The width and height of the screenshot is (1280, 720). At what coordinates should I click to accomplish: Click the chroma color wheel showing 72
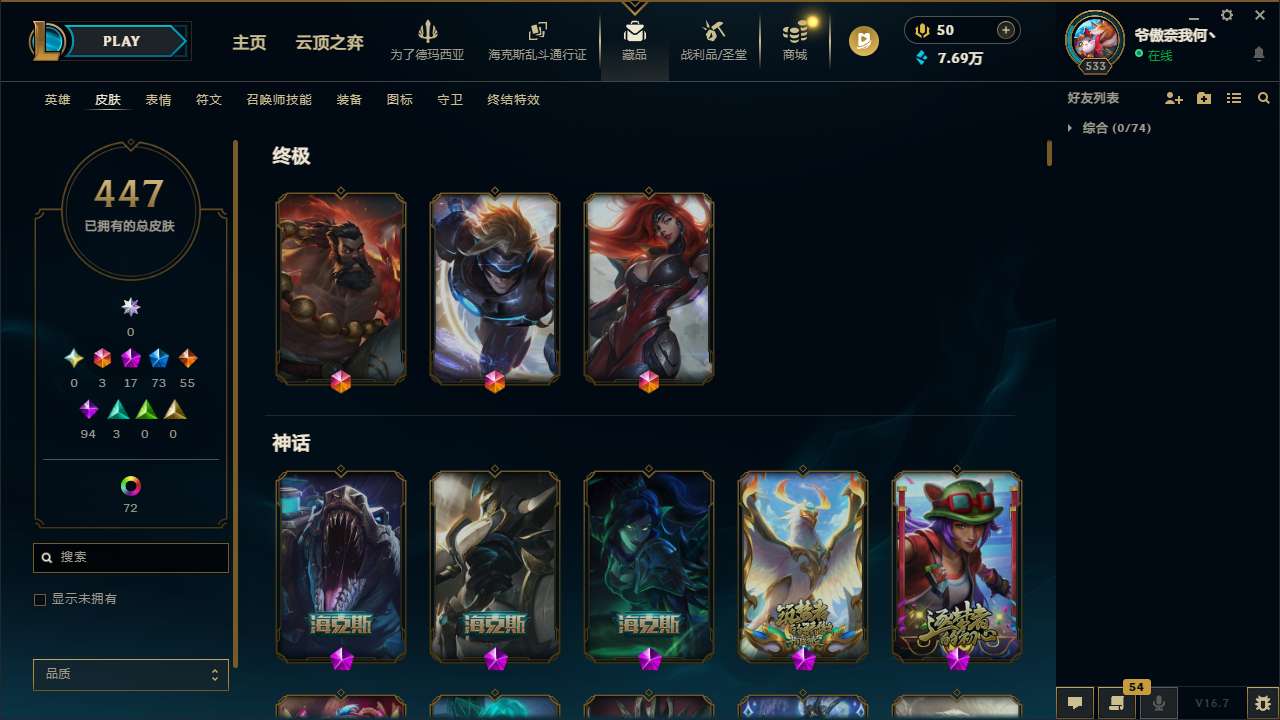tap(130, 485)
